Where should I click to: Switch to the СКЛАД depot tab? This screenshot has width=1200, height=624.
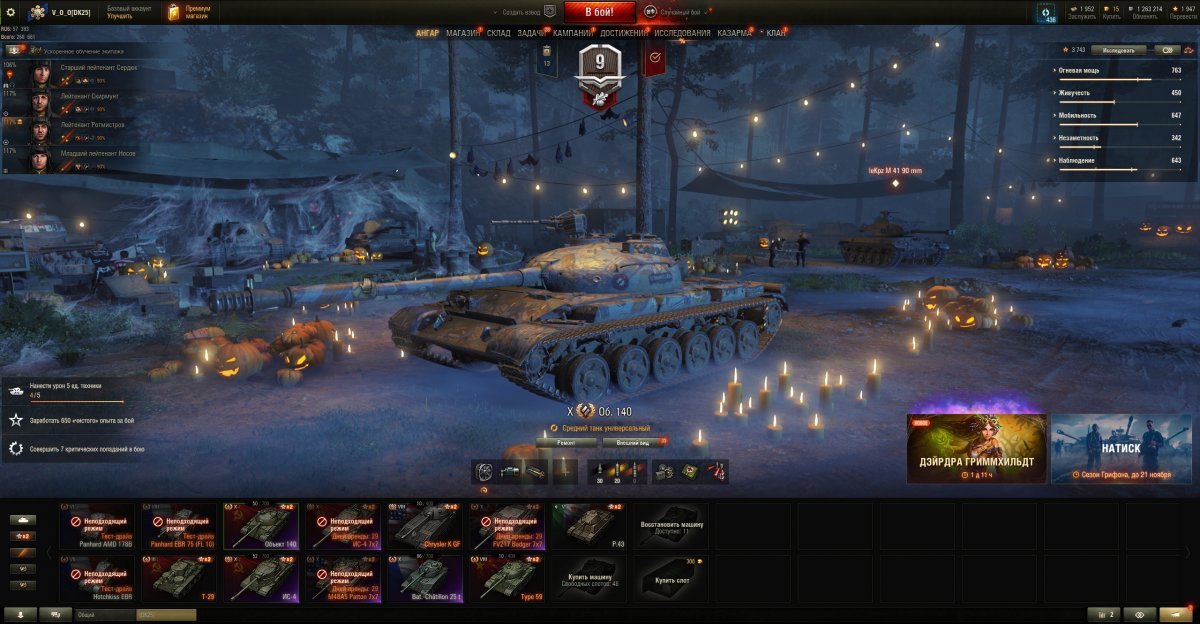498,33
